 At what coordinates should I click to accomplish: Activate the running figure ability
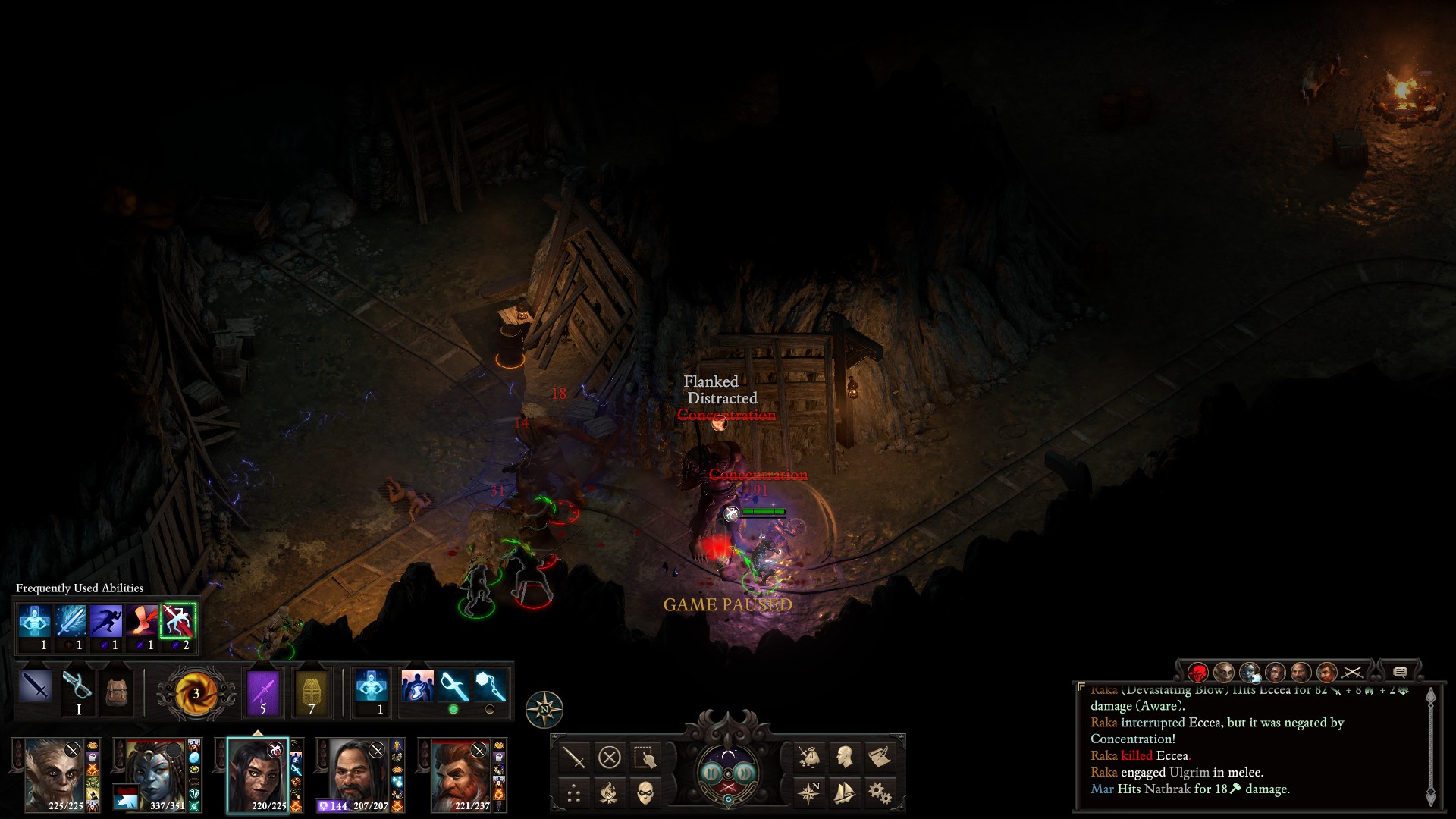[106, 621]
